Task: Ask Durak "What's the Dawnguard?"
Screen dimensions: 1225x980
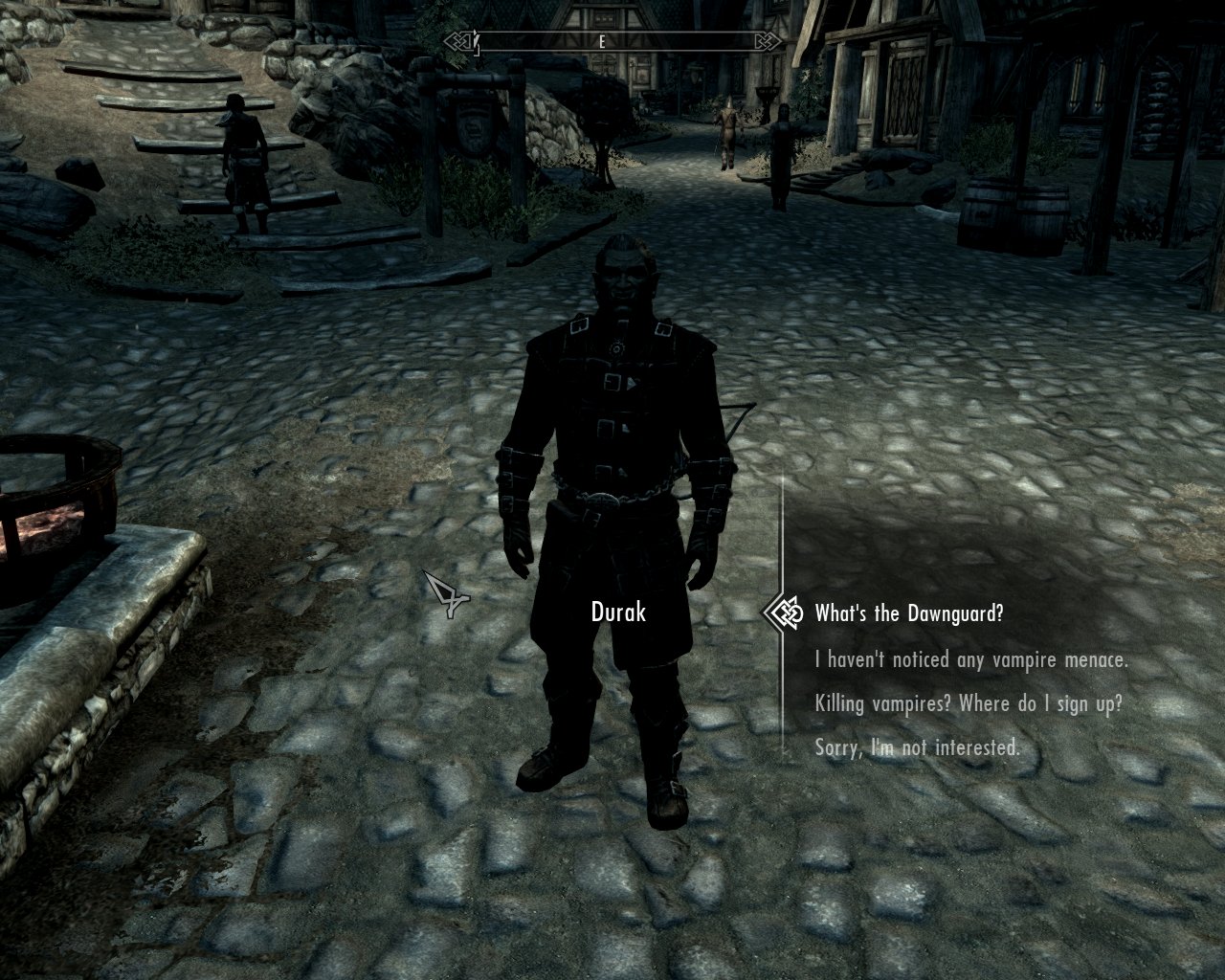Action: (x=908, y=613)
